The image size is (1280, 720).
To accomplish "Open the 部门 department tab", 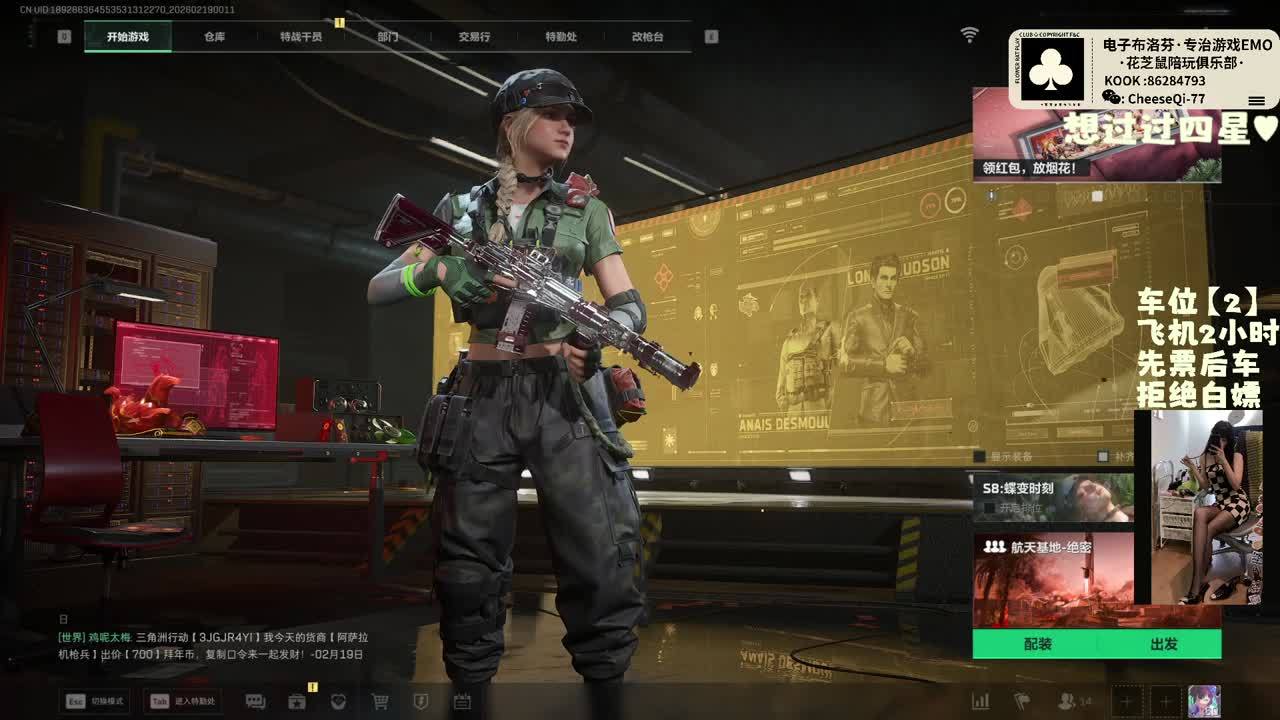I will point(388,37).
